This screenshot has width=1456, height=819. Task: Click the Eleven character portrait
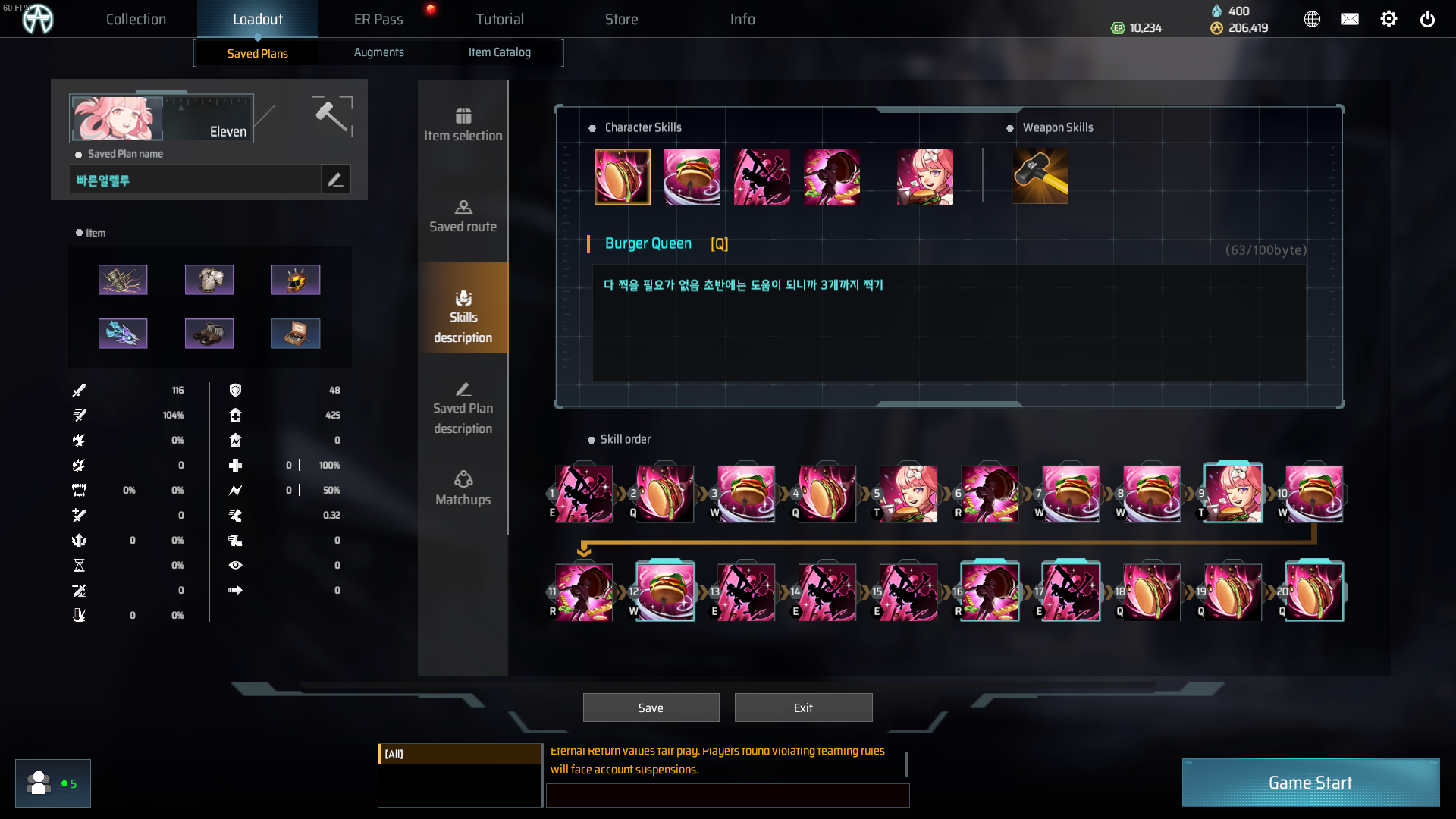[x=117, y=118]
